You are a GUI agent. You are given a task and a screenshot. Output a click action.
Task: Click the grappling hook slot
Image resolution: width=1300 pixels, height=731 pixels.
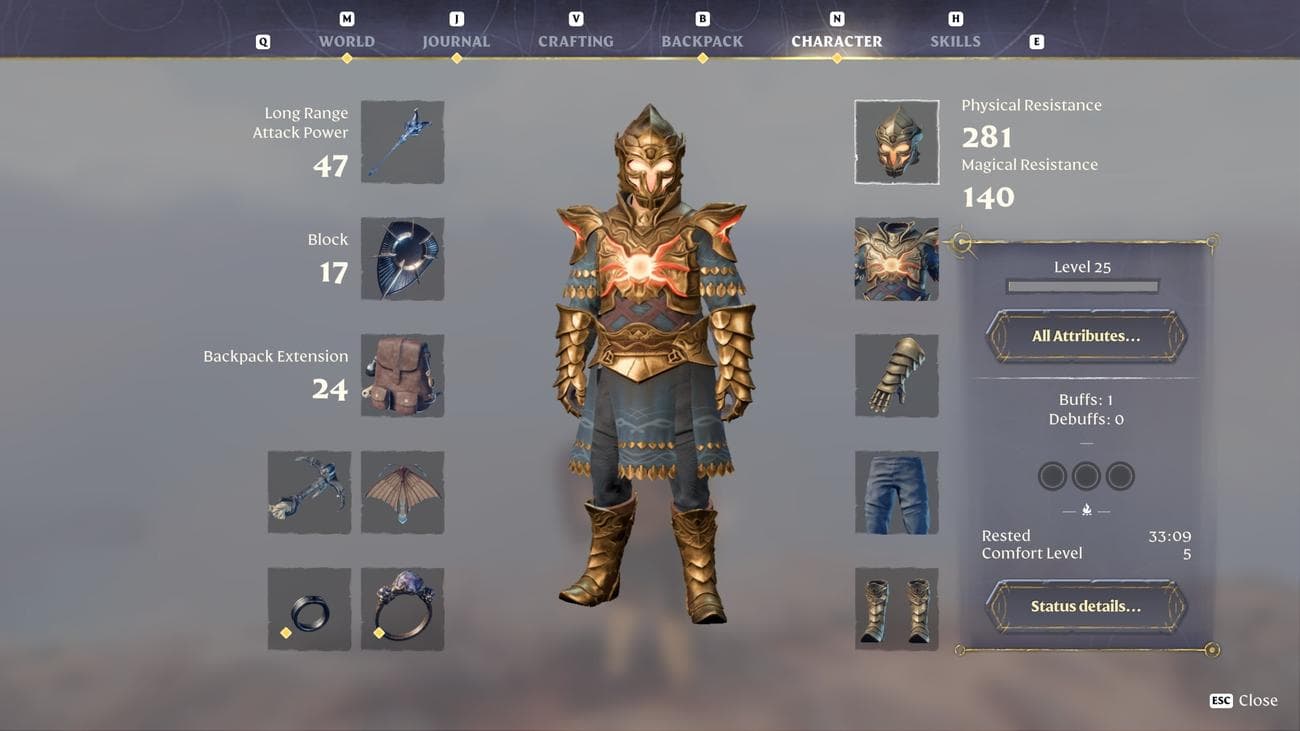[x=309, y=492]
